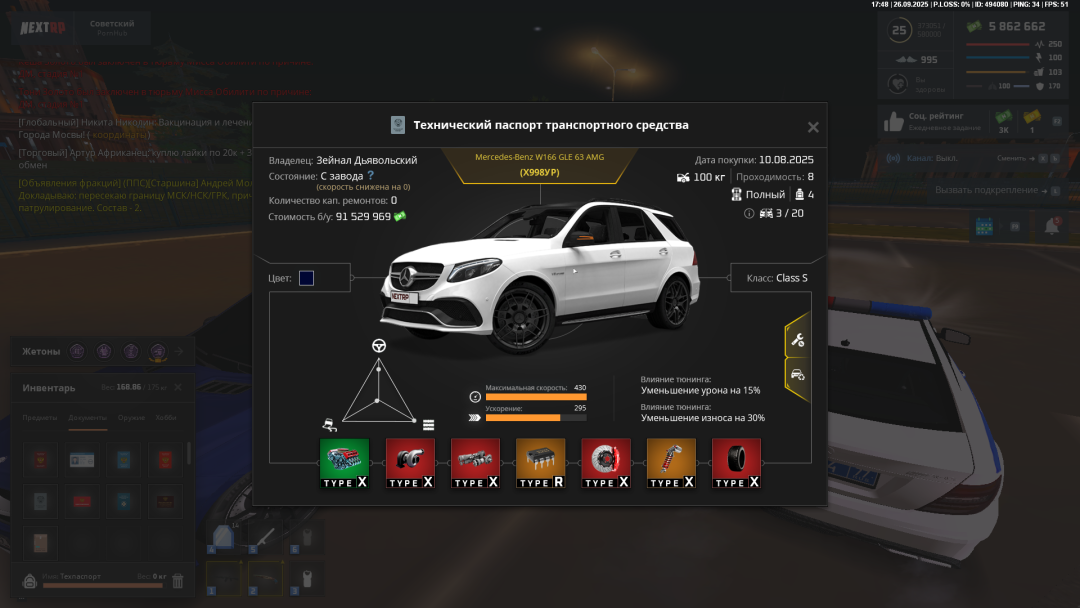Select the tire Type X part
Image resolution: width=1080 pixels, height=608 pixels.
click(x=736, y=464)
